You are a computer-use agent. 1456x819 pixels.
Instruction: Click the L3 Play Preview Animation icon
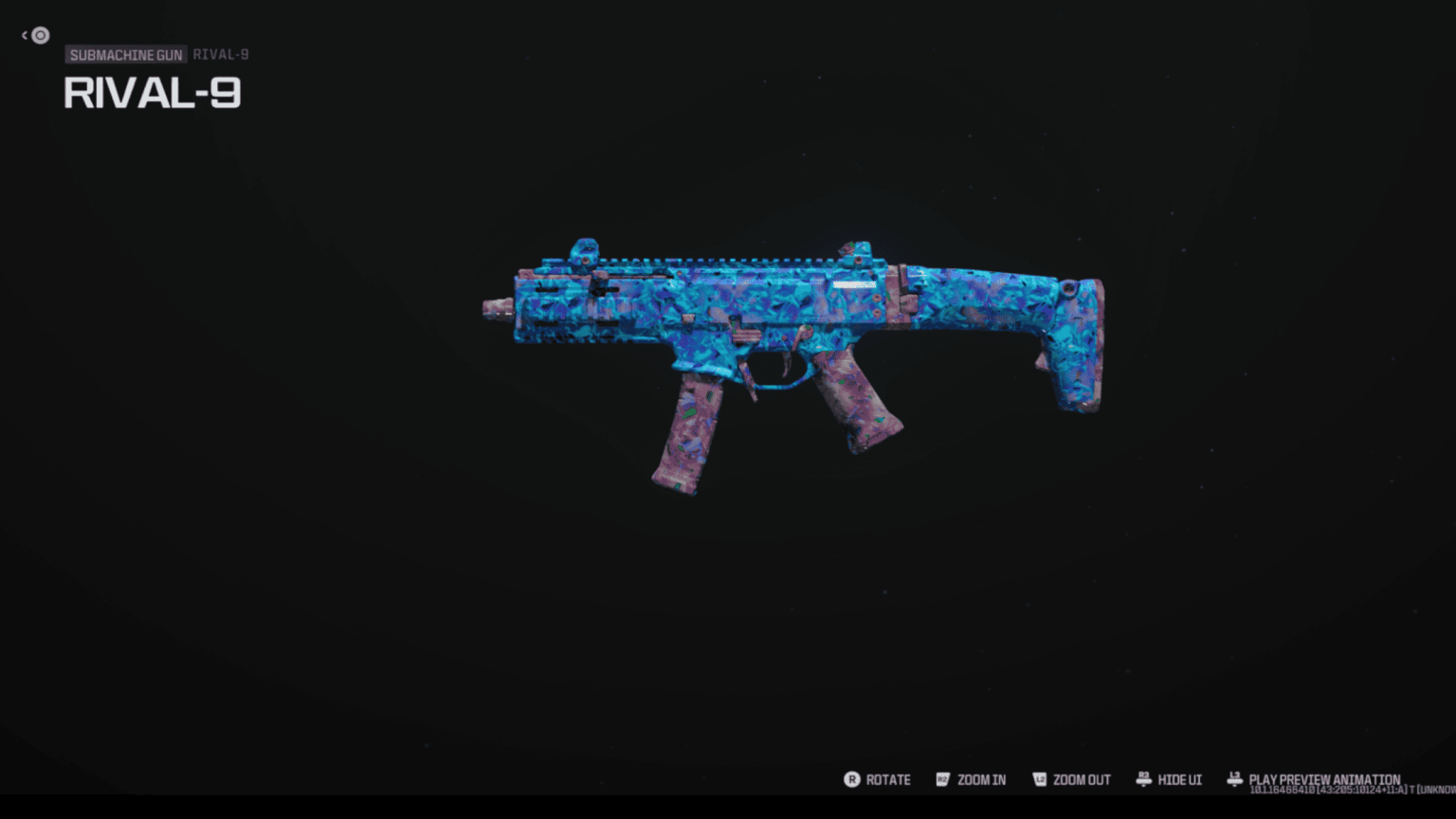click(1235, 778)
